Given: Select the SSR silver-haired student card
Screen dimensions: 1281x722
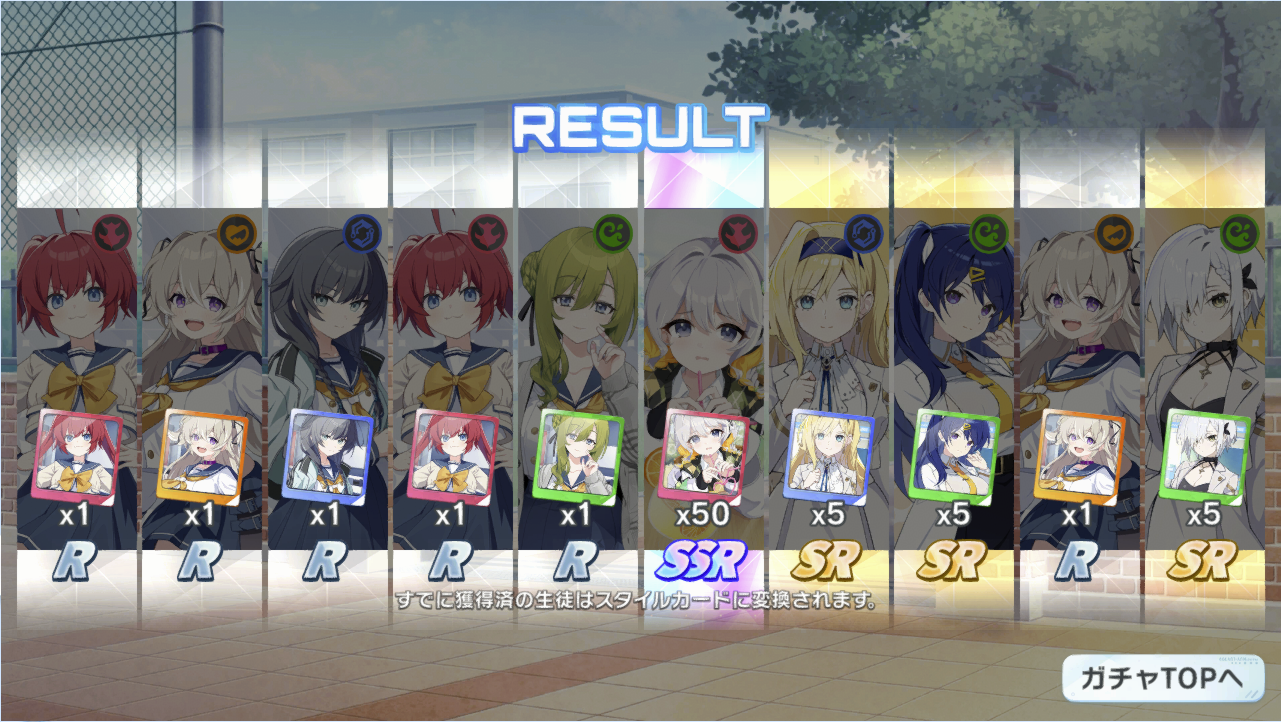Looking at the screenshot, I should (x=704, y=454).
